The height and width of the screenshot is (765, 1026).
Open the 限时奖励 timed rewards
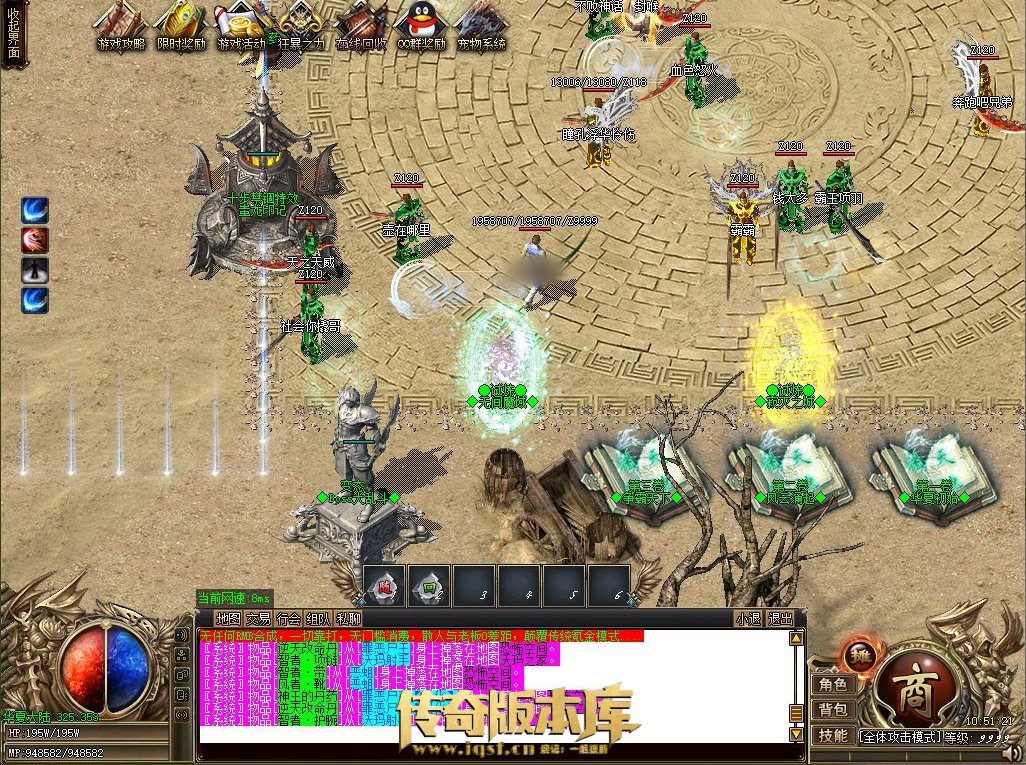pos(180,26)
